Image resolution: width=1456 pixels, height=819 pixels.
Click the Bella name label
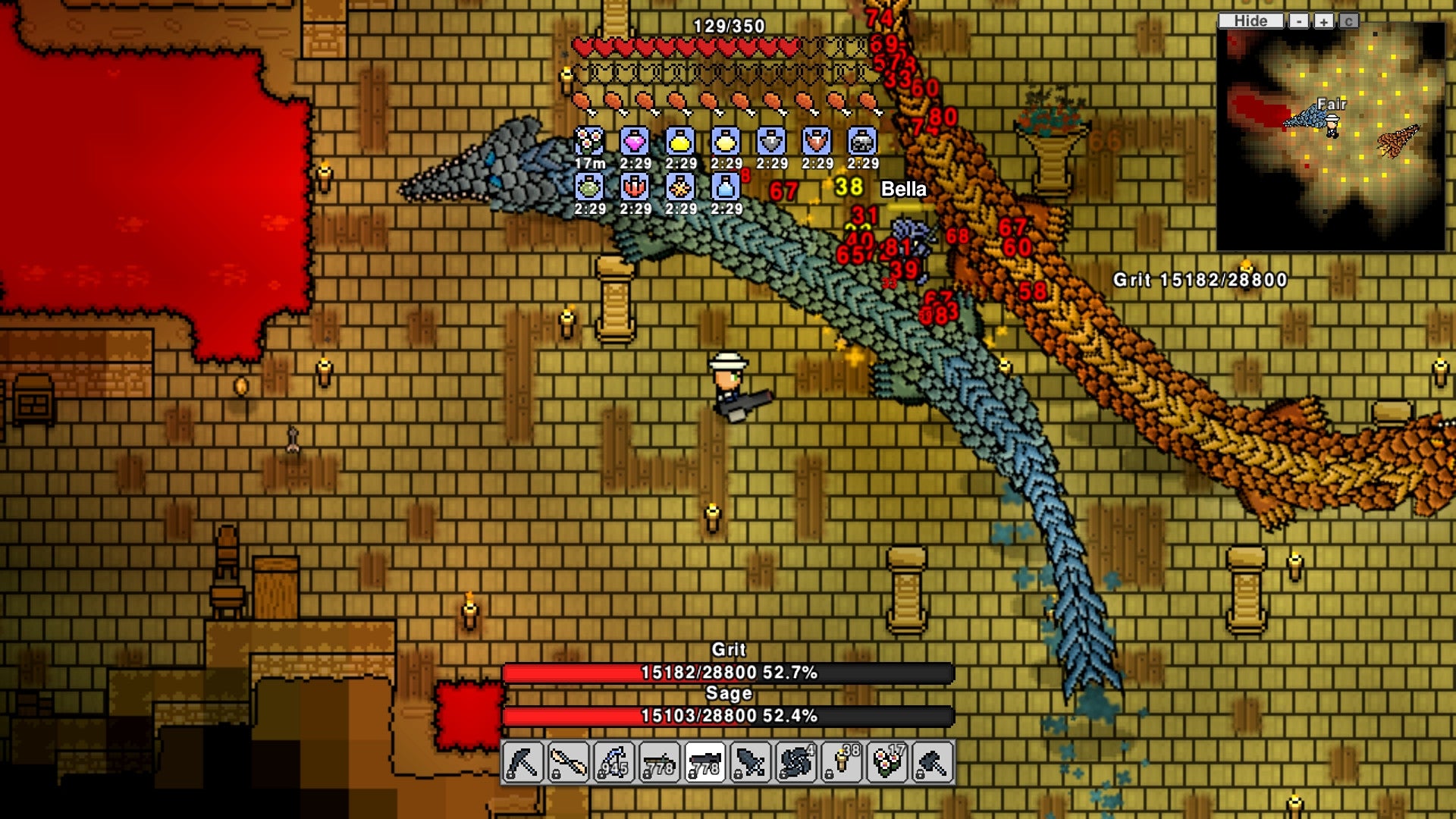click(x=903, y=189)
